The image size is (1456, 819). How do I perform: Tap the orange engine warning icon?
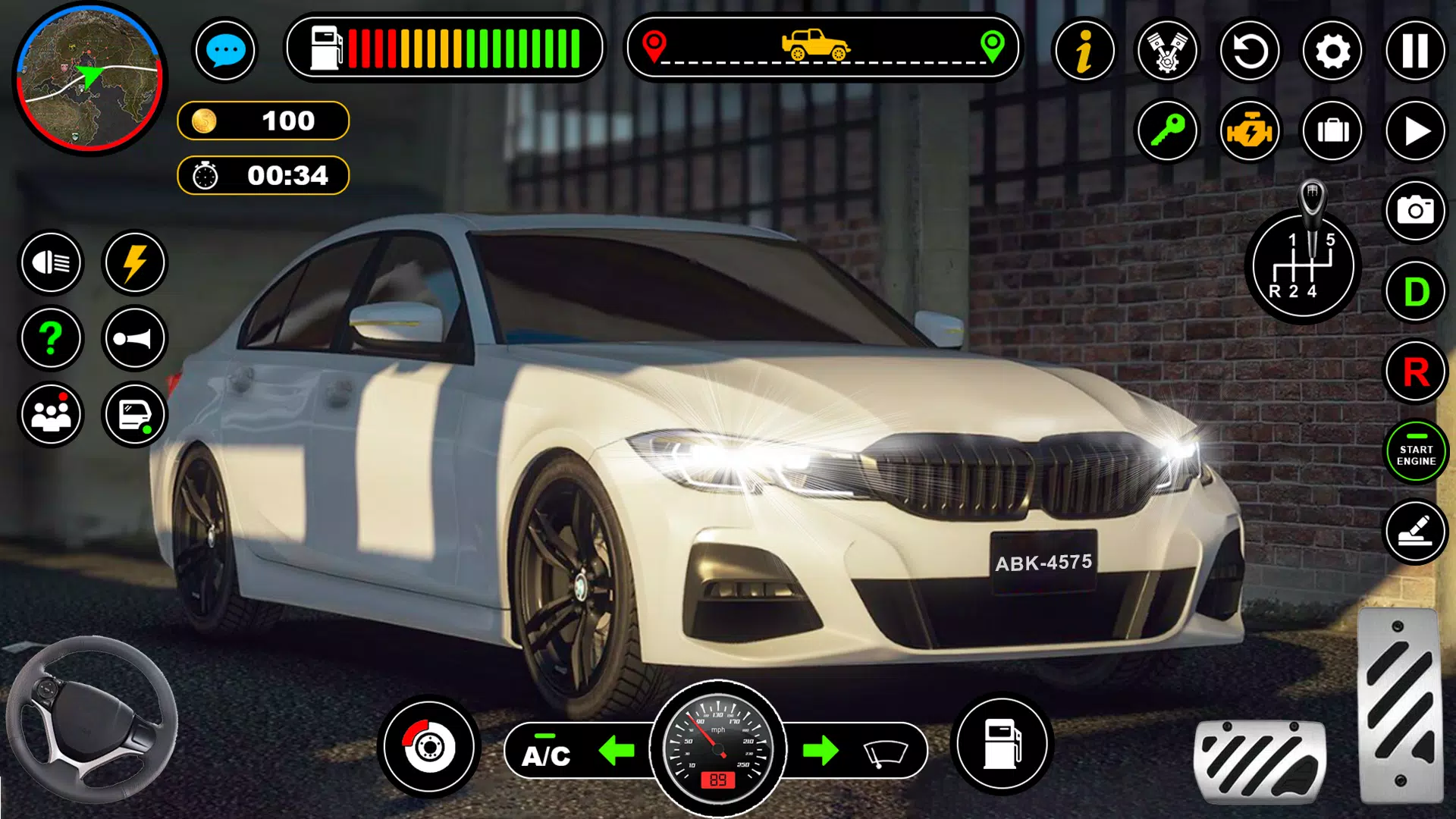tap(1250, 131)
